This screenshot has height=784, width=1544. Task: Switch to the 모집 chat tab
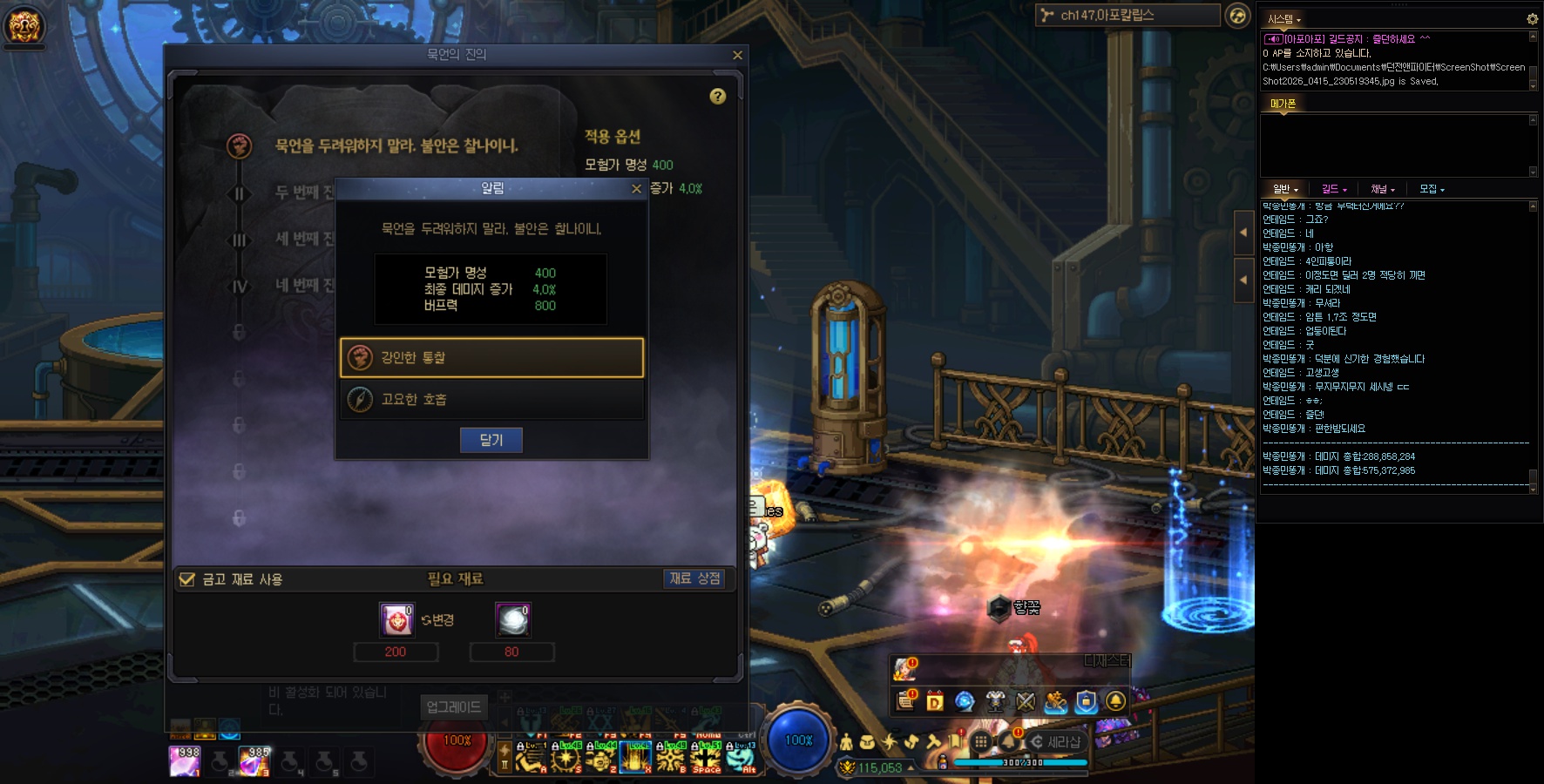pyautogui.click(x=1431, y=189)
